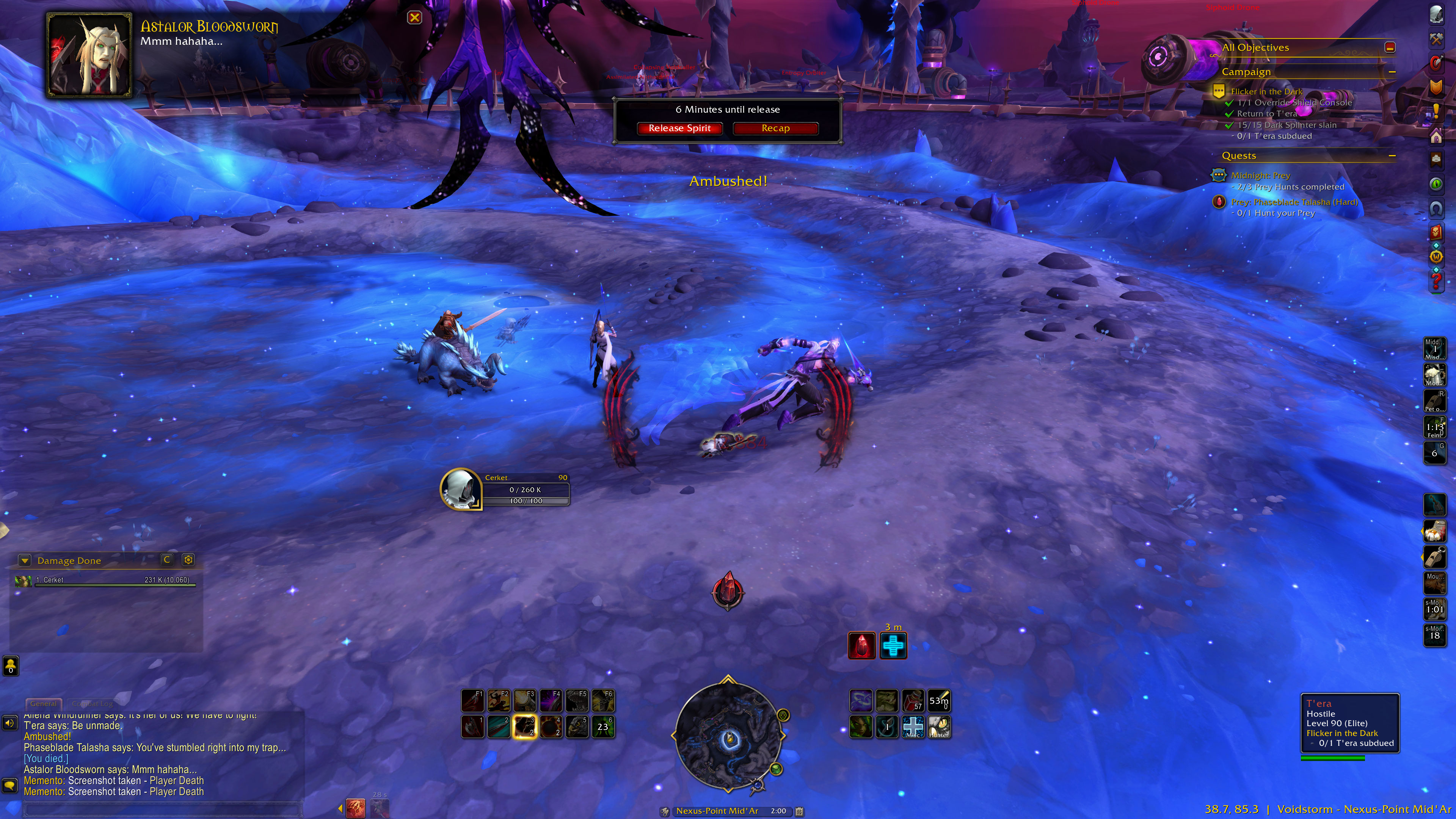1456x819 pixels.
Task: Open the red question mark help icon
Action: [x=1436, y=280]
